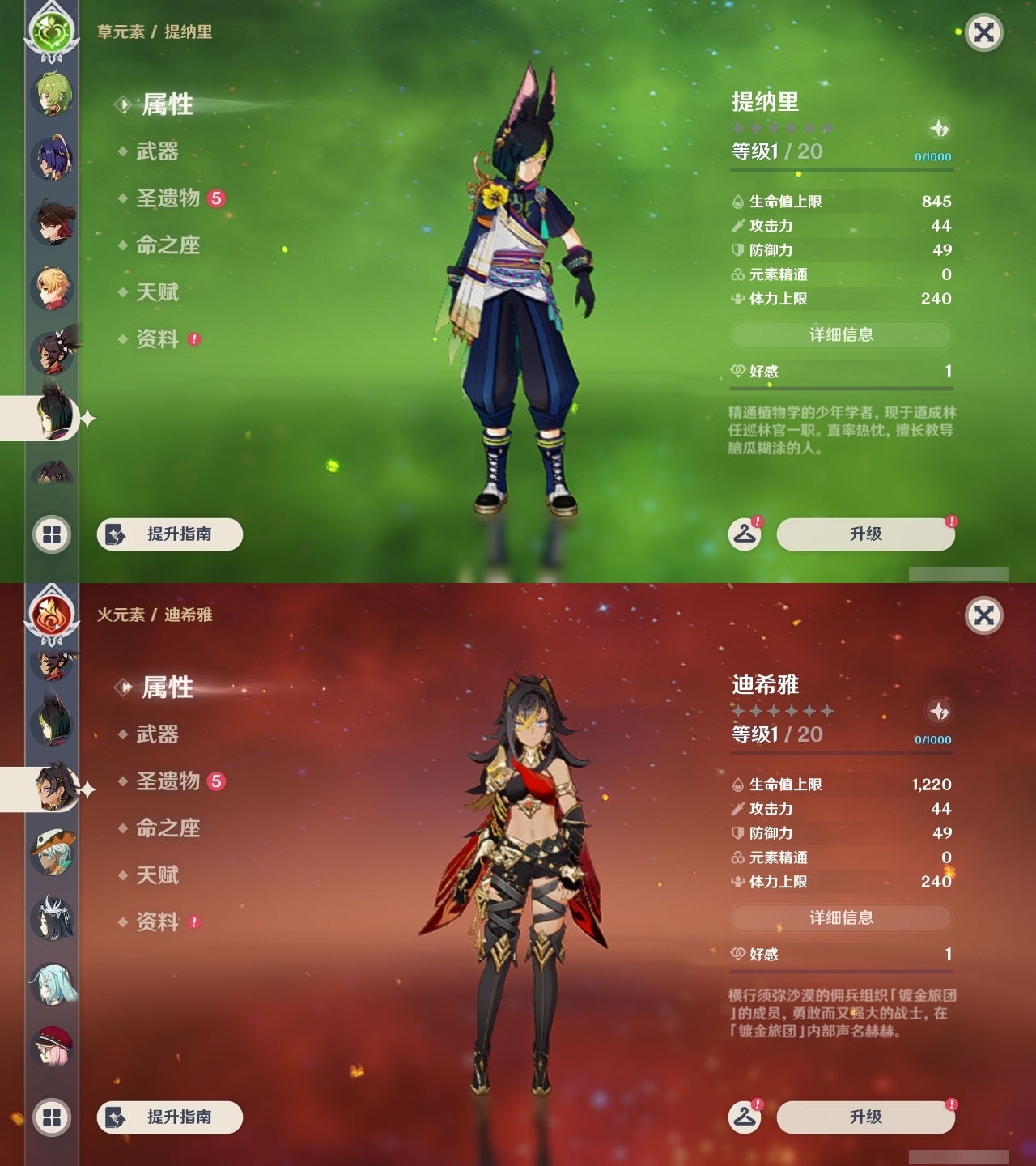
Task: Click the friendship heart icon beside 好感
Action: pyautogui.click(x=736, y=372)
